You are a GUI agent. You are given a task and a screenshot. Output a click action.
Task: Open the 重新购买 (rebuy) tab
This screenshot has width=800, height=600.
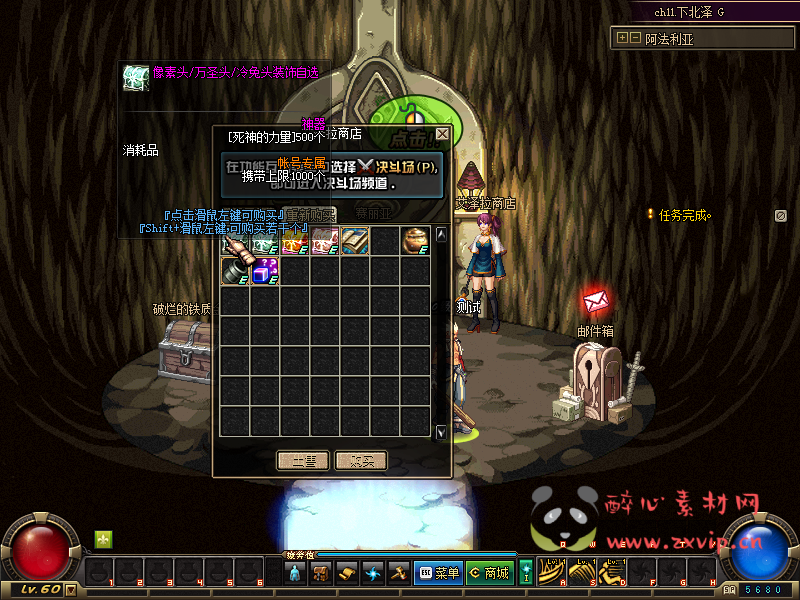tap(309, 213)
